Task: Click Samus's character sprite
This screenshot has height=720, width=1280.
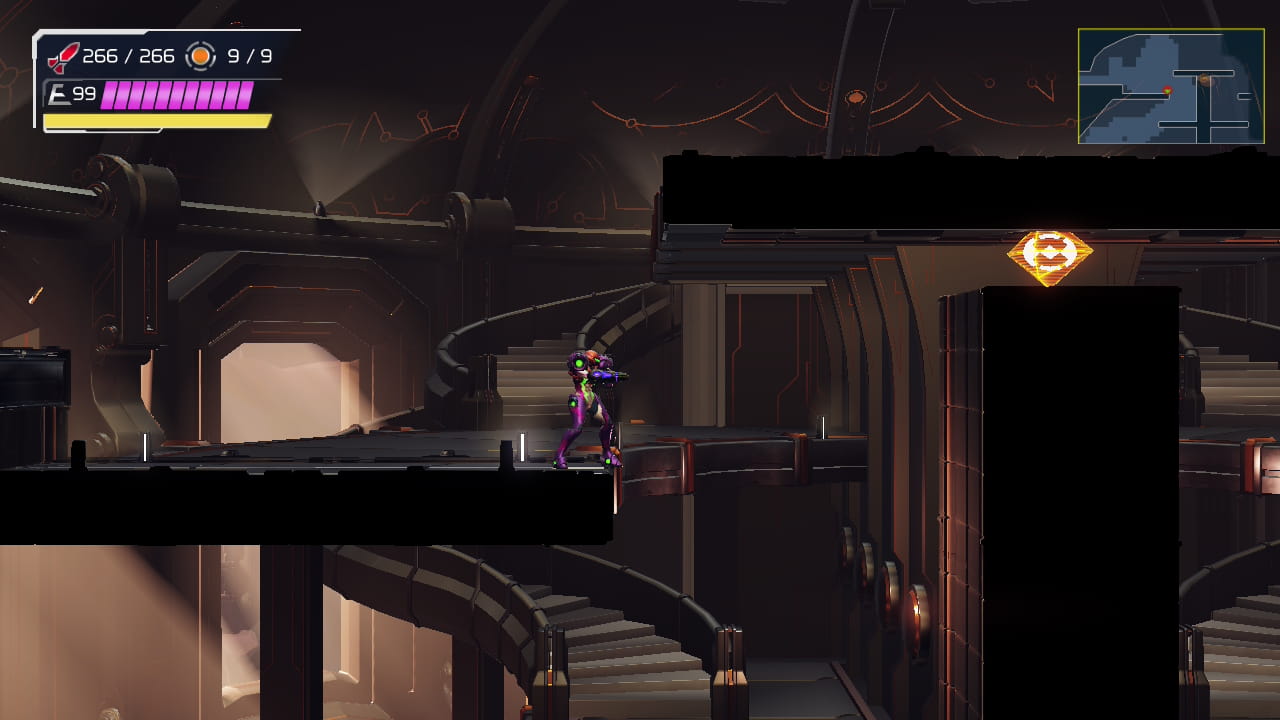Action: [590, 400]
